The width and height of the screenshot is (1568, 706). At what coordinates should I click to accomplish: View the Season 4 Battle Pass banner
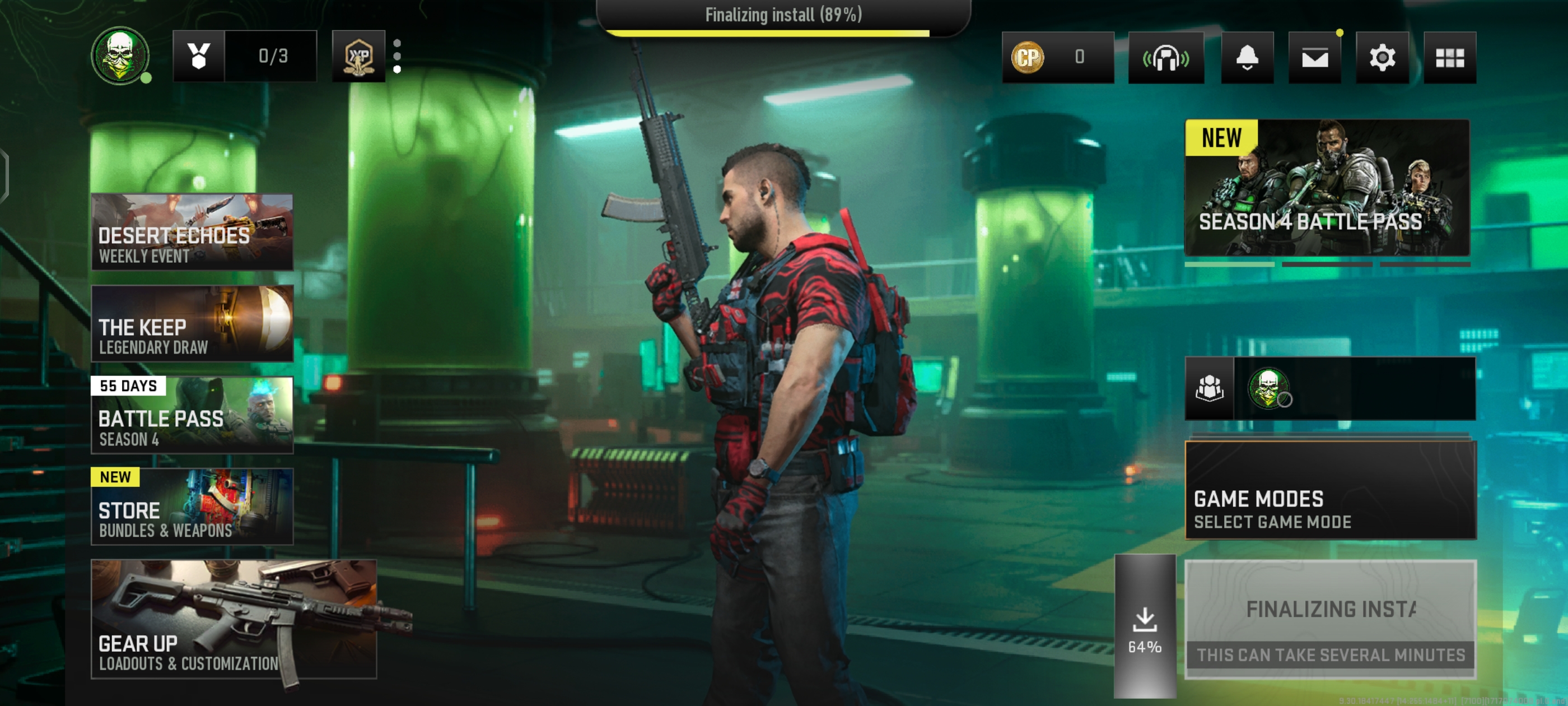tap(1327, 188)
